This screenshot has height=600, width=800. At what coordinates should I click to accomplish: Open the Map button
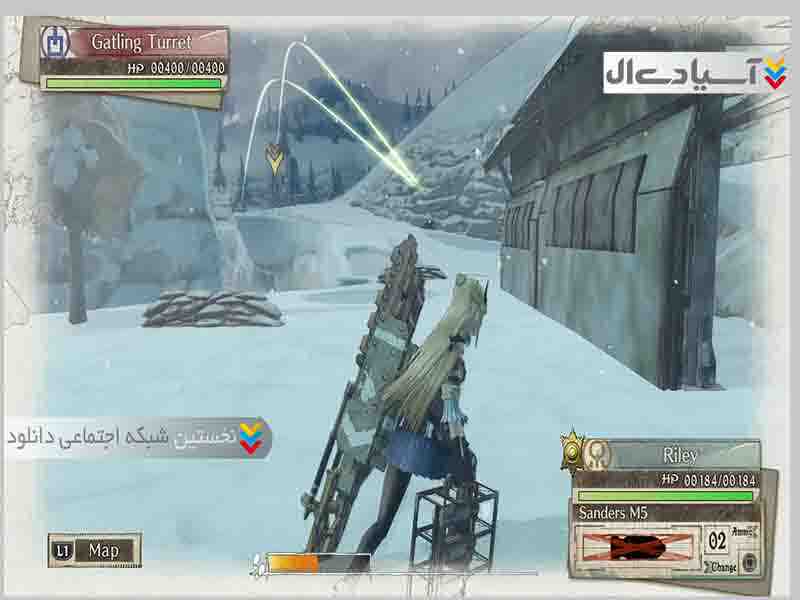(95, 550)
